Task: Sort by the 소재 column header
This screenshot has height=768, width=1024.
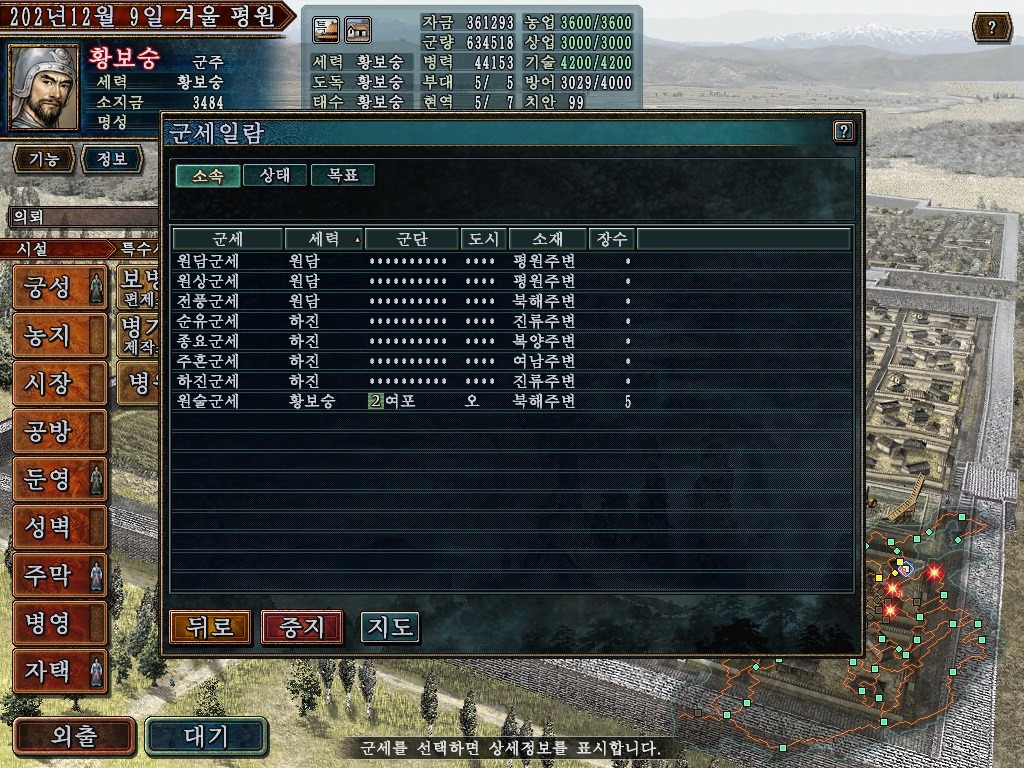Action: tap(547, 239)
